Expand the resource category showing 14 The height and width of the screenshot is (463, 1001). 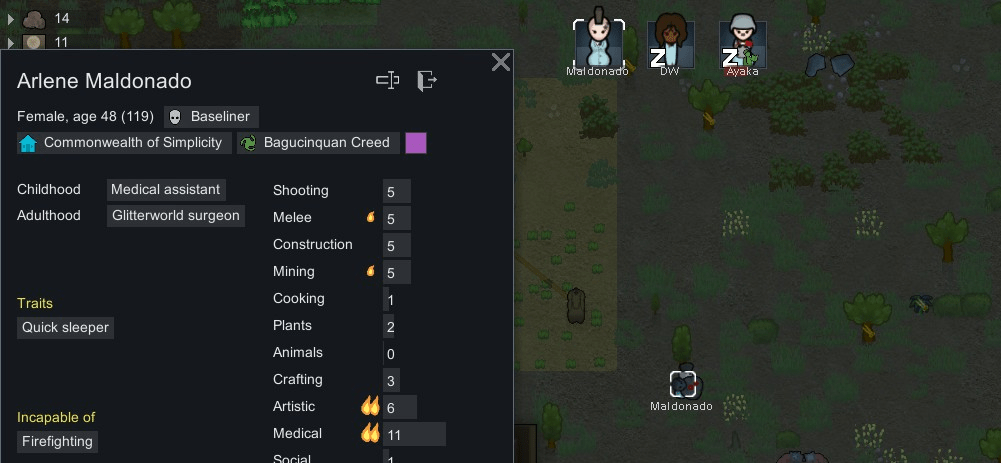(x=11, y=18)
